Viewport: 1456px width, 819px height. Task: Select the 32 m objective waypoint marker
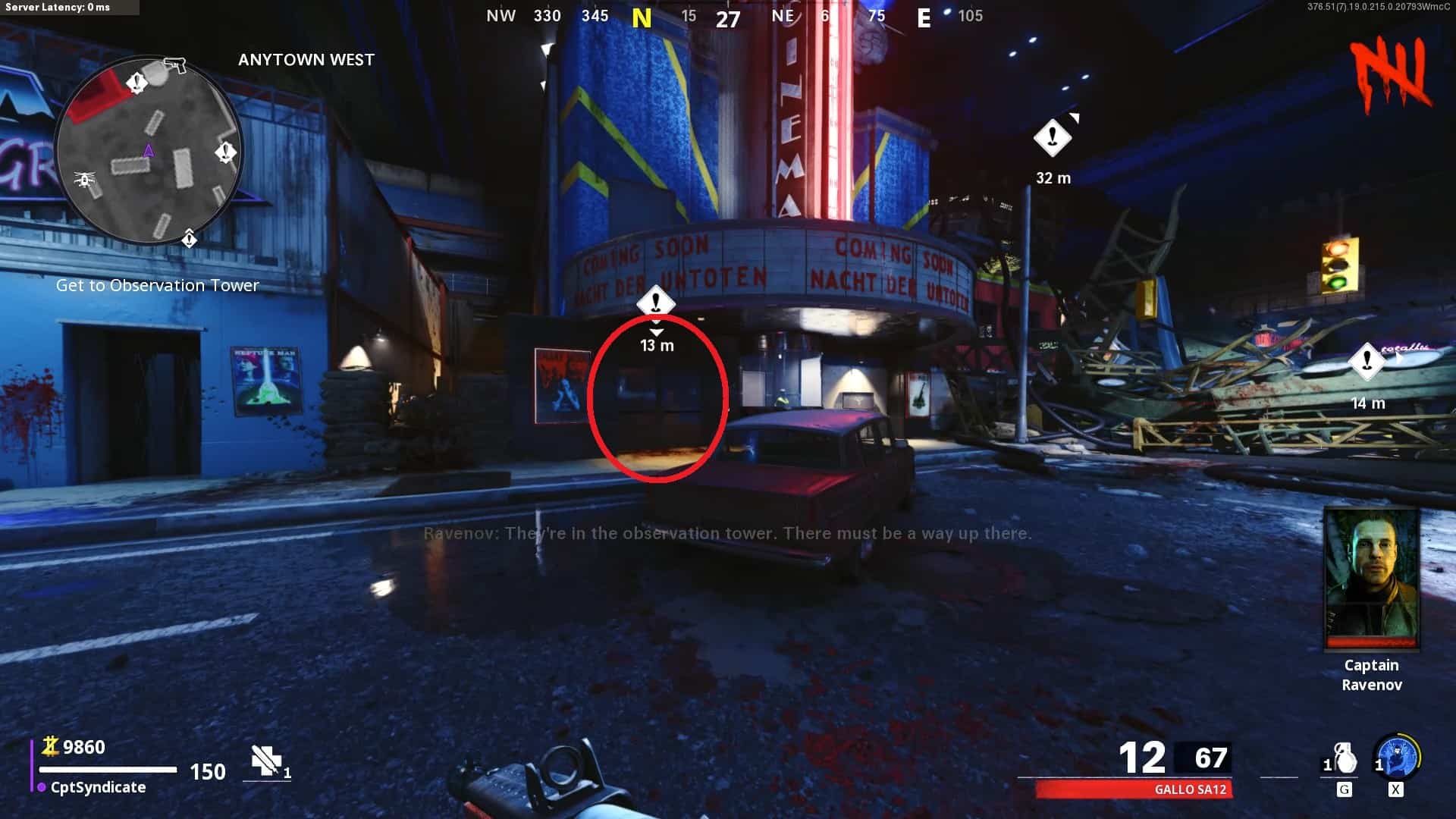1053,138
